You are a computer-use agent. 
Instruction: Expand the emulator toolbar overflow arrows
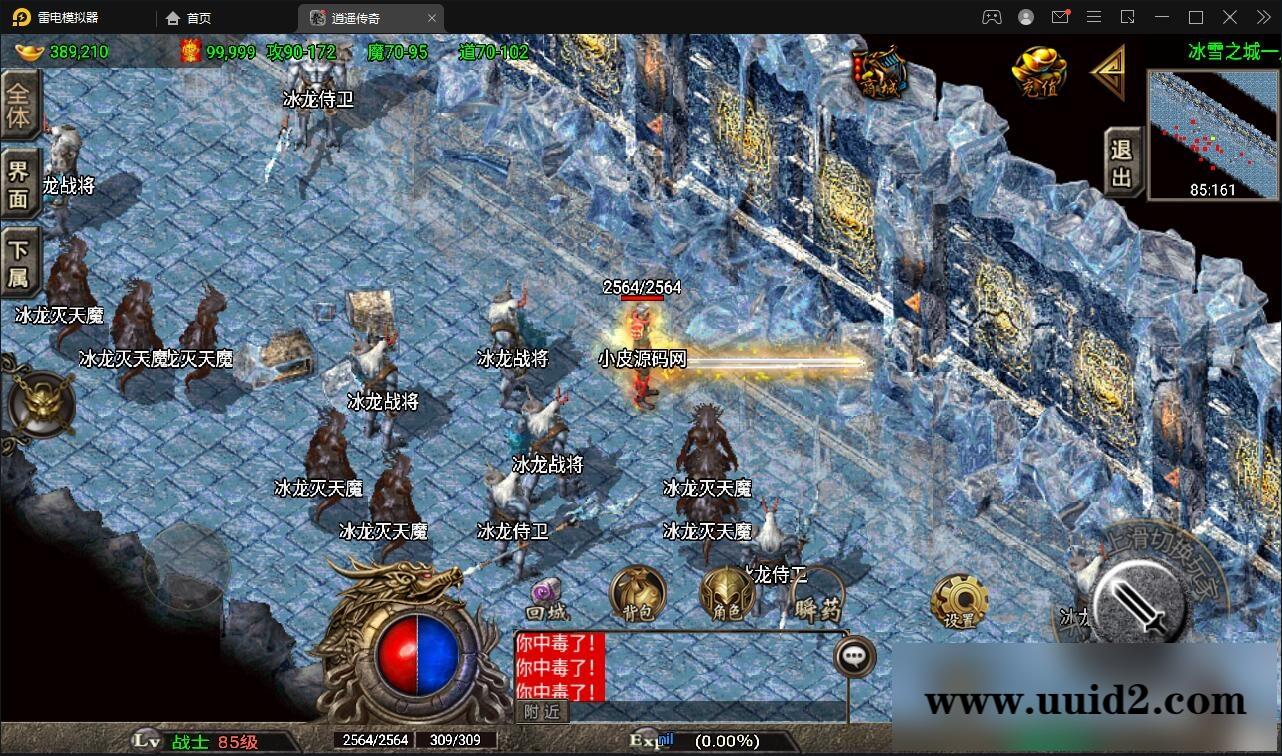pyautogui.click(x=1264, y=17)
